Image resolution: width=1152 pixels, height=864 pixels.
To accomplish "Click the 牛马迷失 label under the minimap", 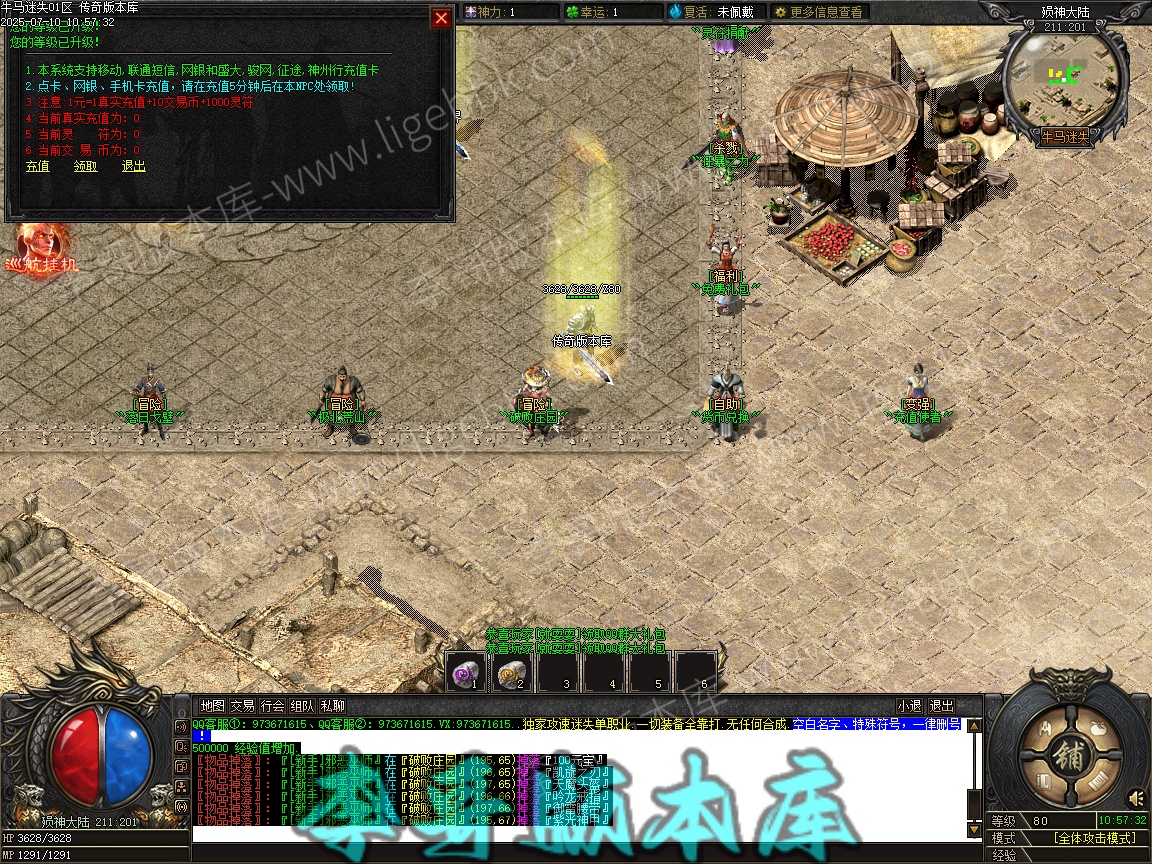I will click(1064, 136).
